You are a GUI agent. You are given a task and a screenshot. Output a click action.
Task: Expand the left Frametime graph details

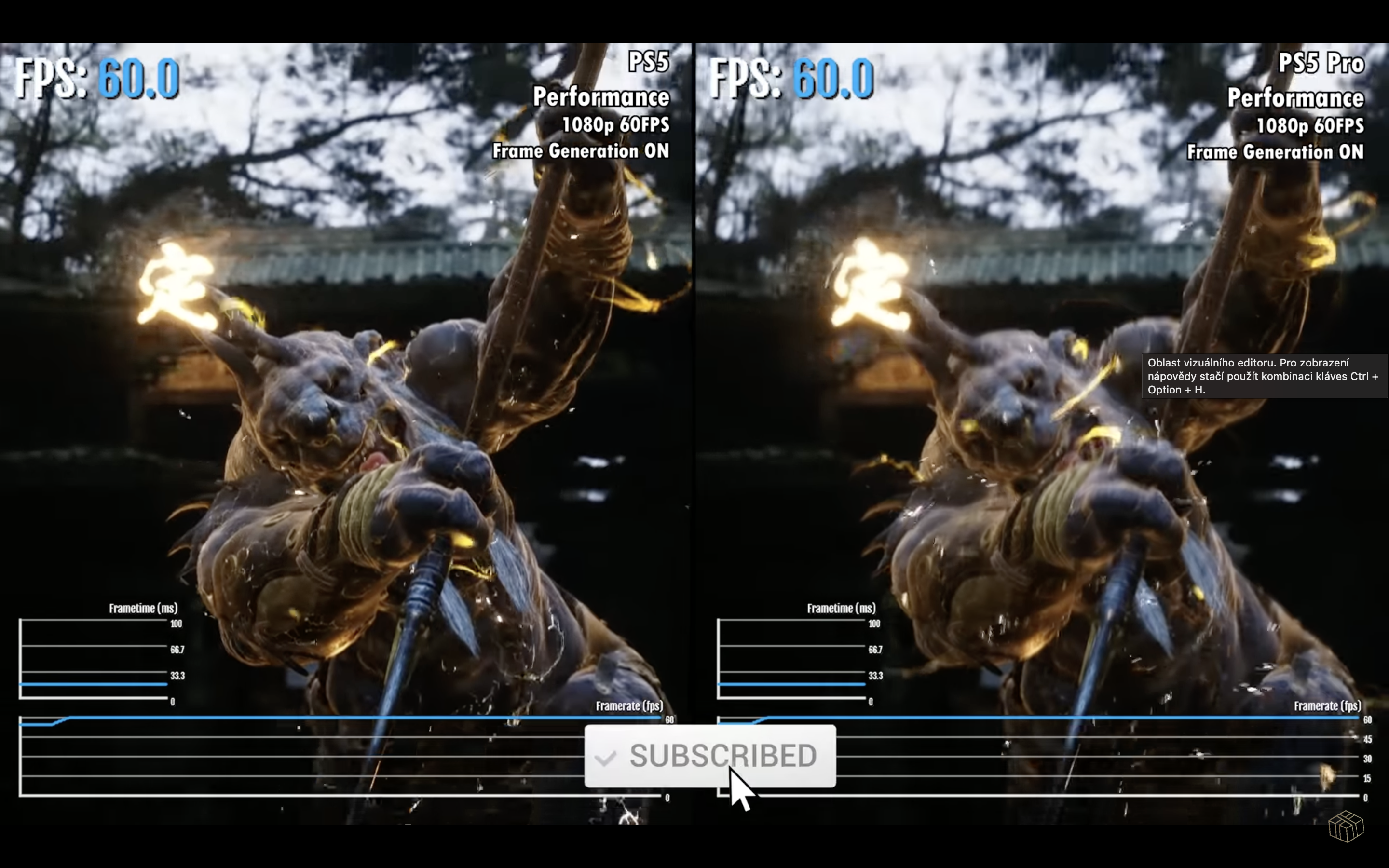click(x=145, y=608)
